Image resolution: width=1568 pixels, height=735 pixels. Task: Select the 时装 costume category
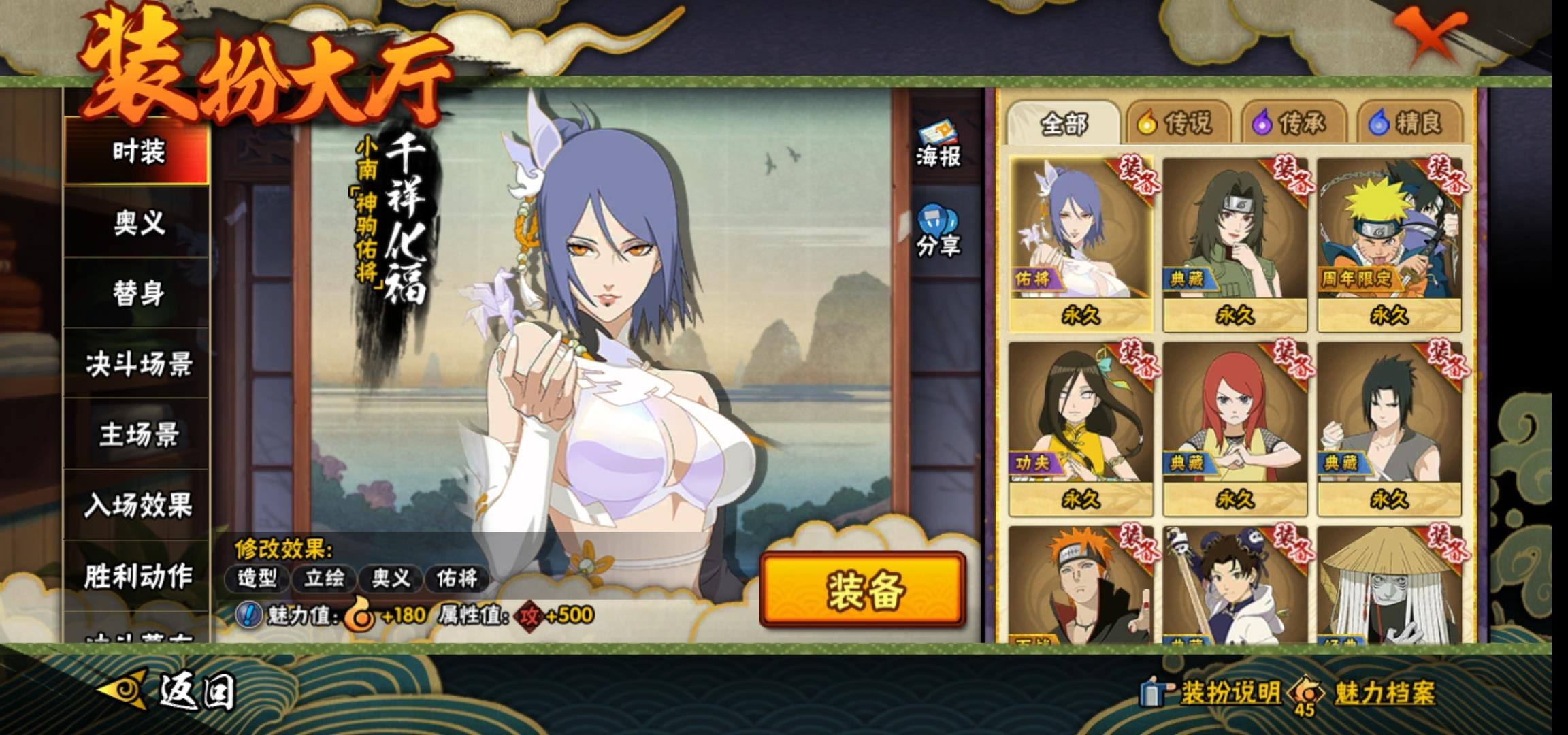[137, 150]
